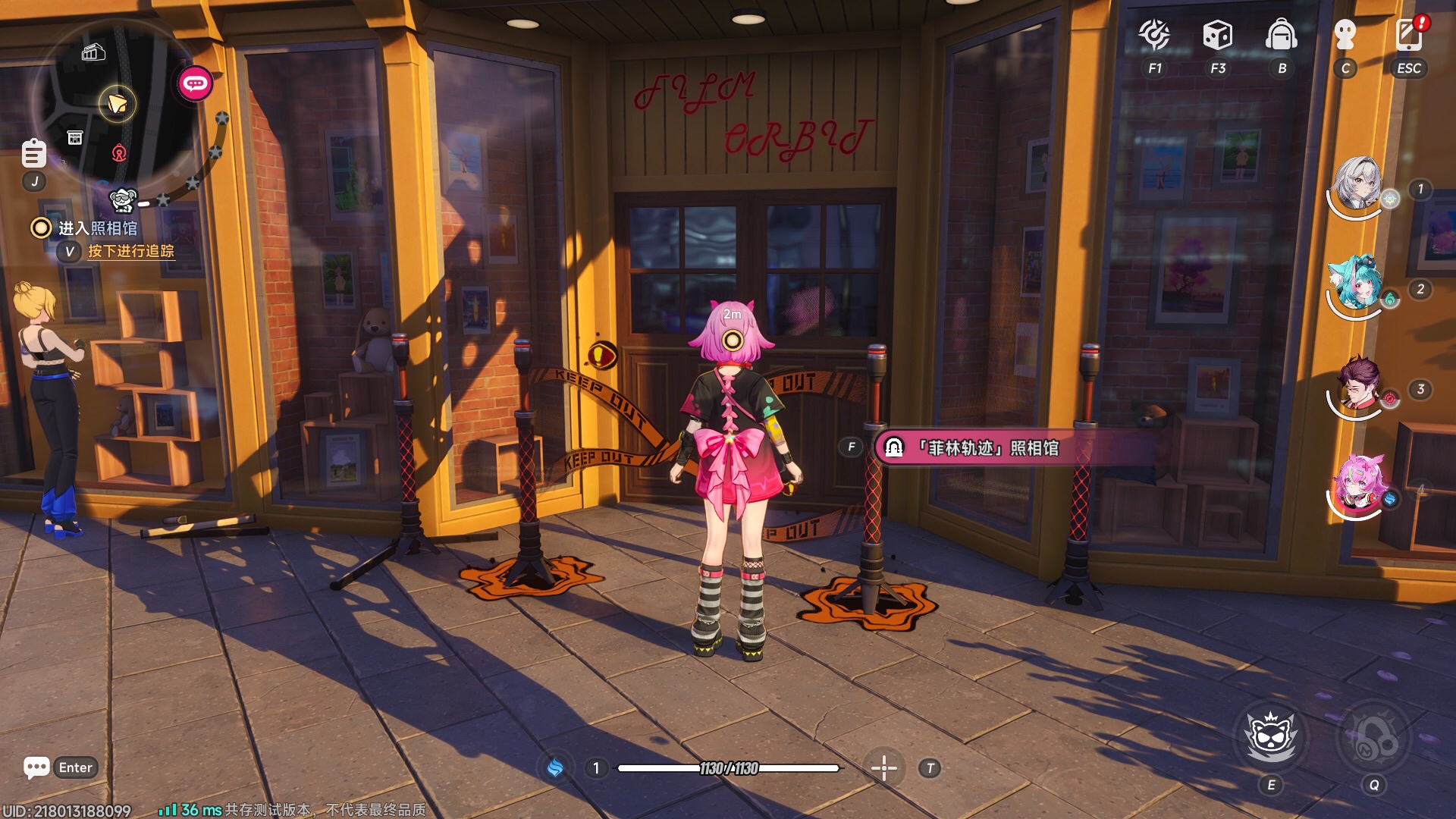
Task: Open the ESC main menu icon
Action: point(1409,36)
